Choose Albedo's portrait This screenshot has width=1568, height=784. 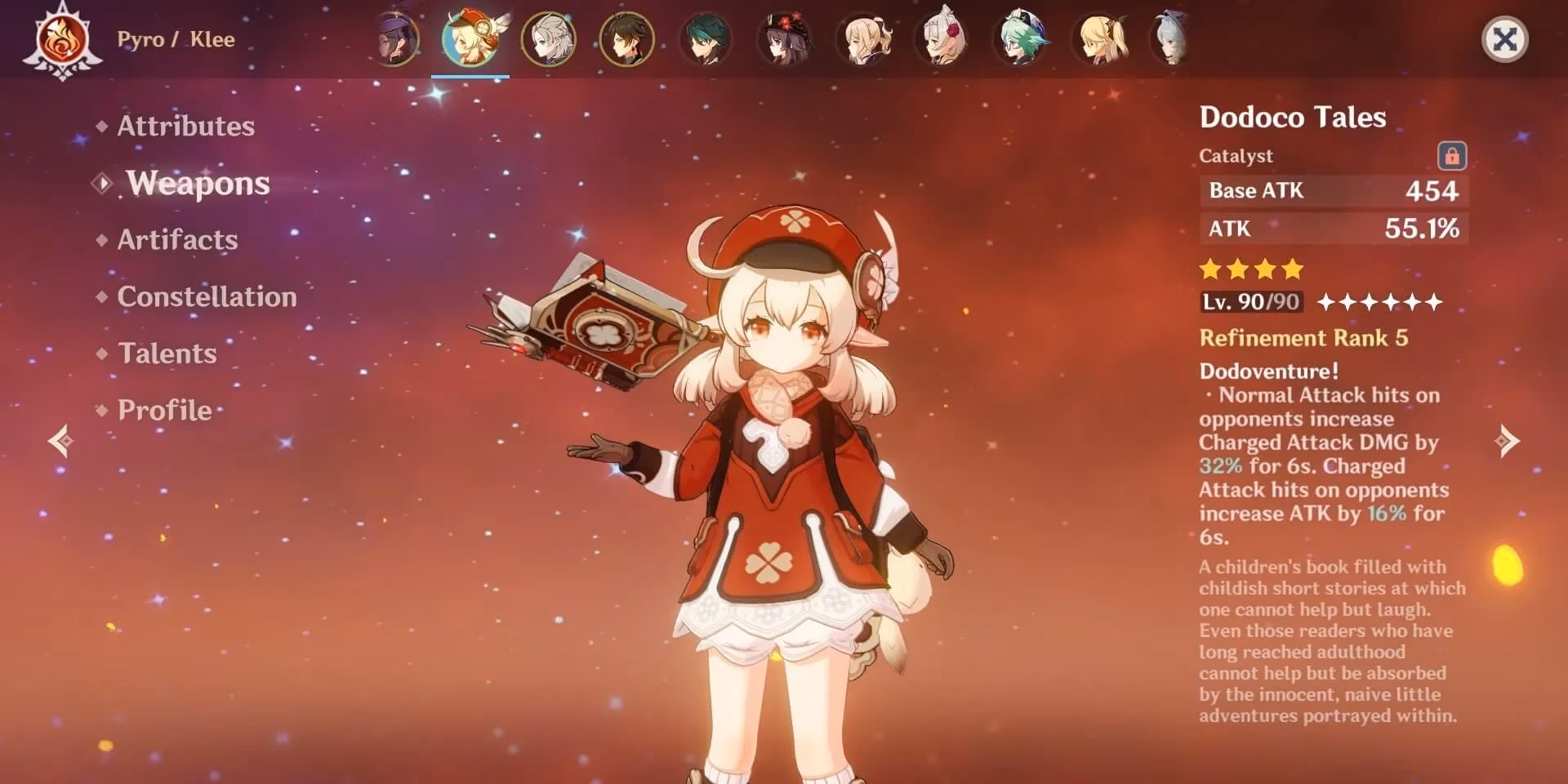click(548, 39)
